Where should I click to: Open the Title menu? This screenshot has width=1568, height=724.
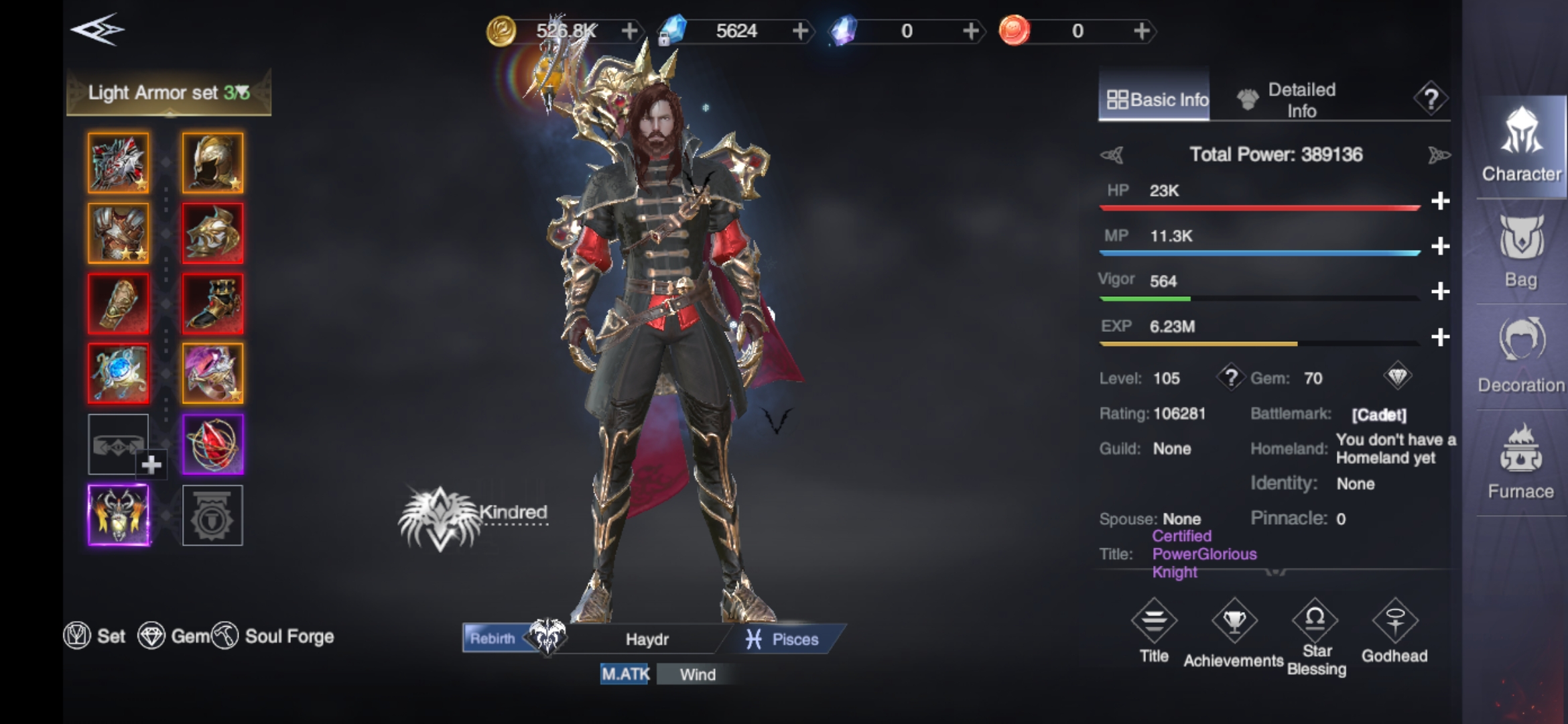1154,631
